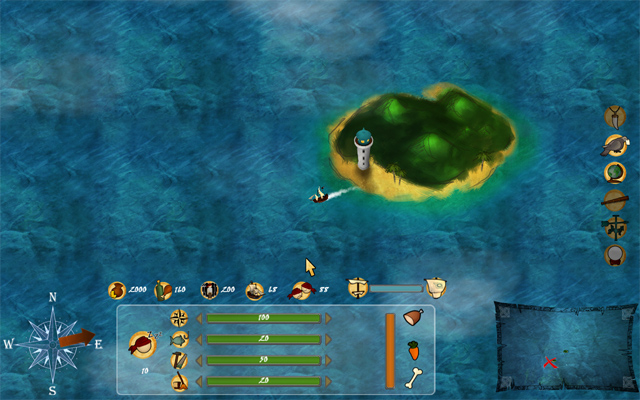Select the weathervane icon

click(x=616, y=226)
